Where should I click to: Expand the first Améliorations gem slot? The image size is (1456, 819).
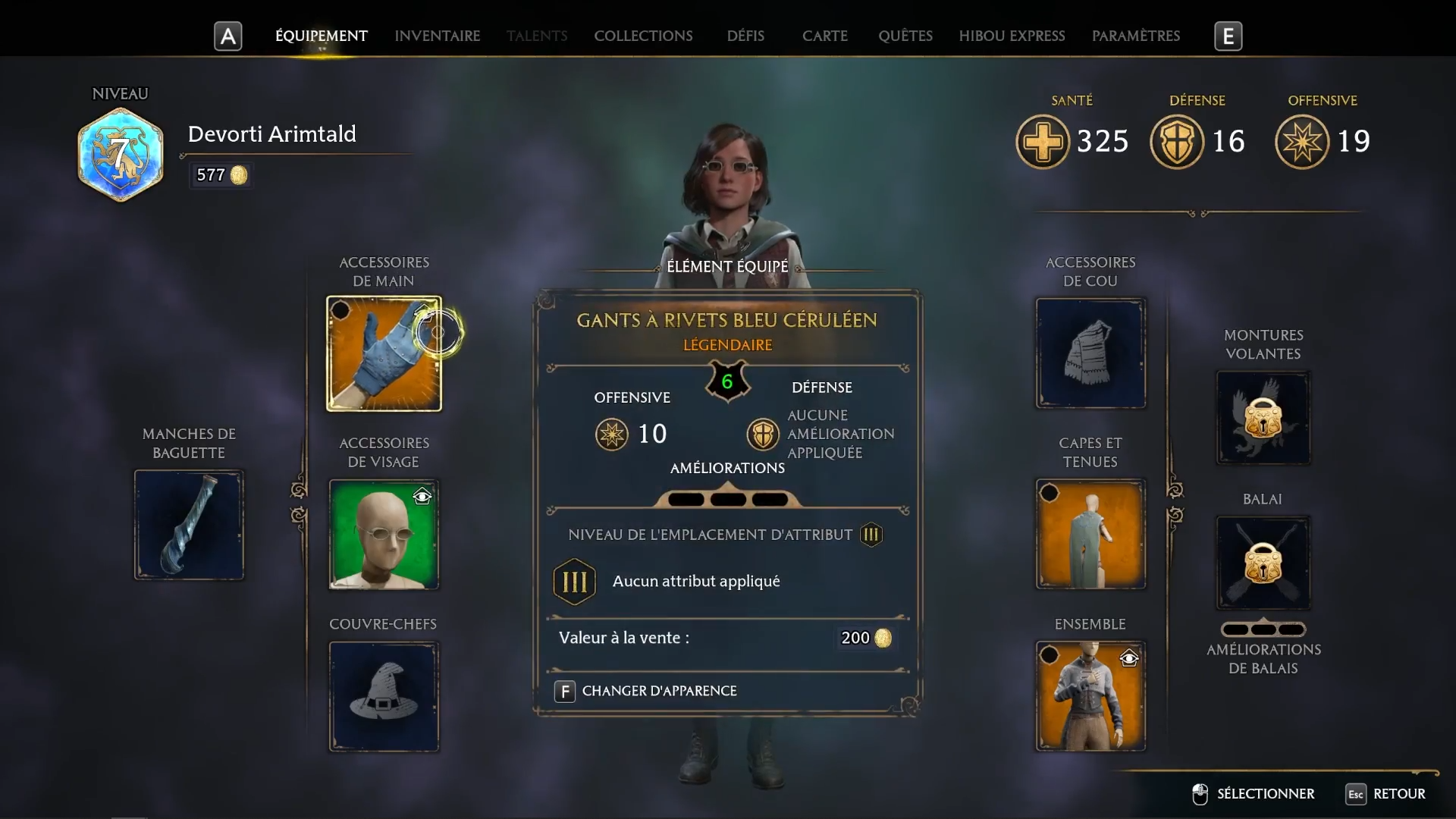(x=685, y=499)
